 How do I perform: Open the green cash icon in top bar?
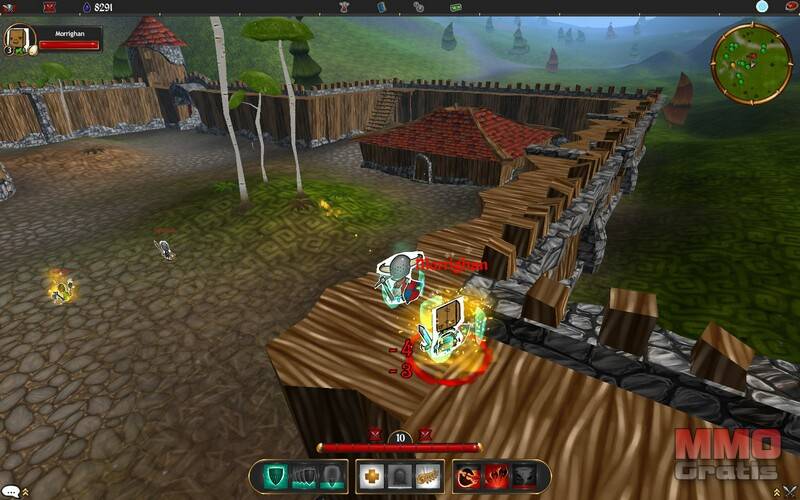tap(455, 6)
